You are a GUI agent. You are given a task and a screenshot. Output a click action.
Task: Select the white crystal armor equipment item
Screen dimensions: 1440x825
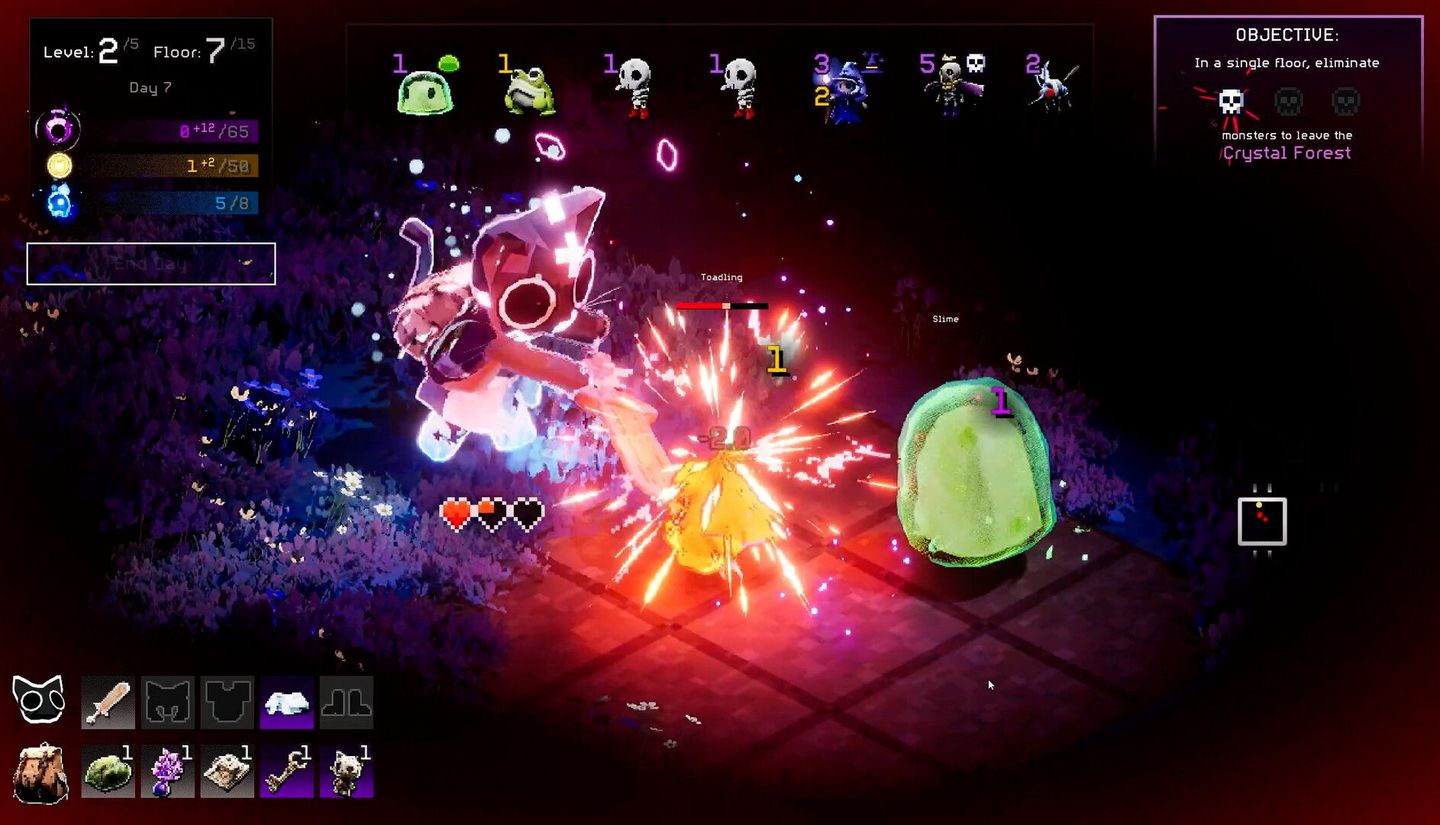285,702
